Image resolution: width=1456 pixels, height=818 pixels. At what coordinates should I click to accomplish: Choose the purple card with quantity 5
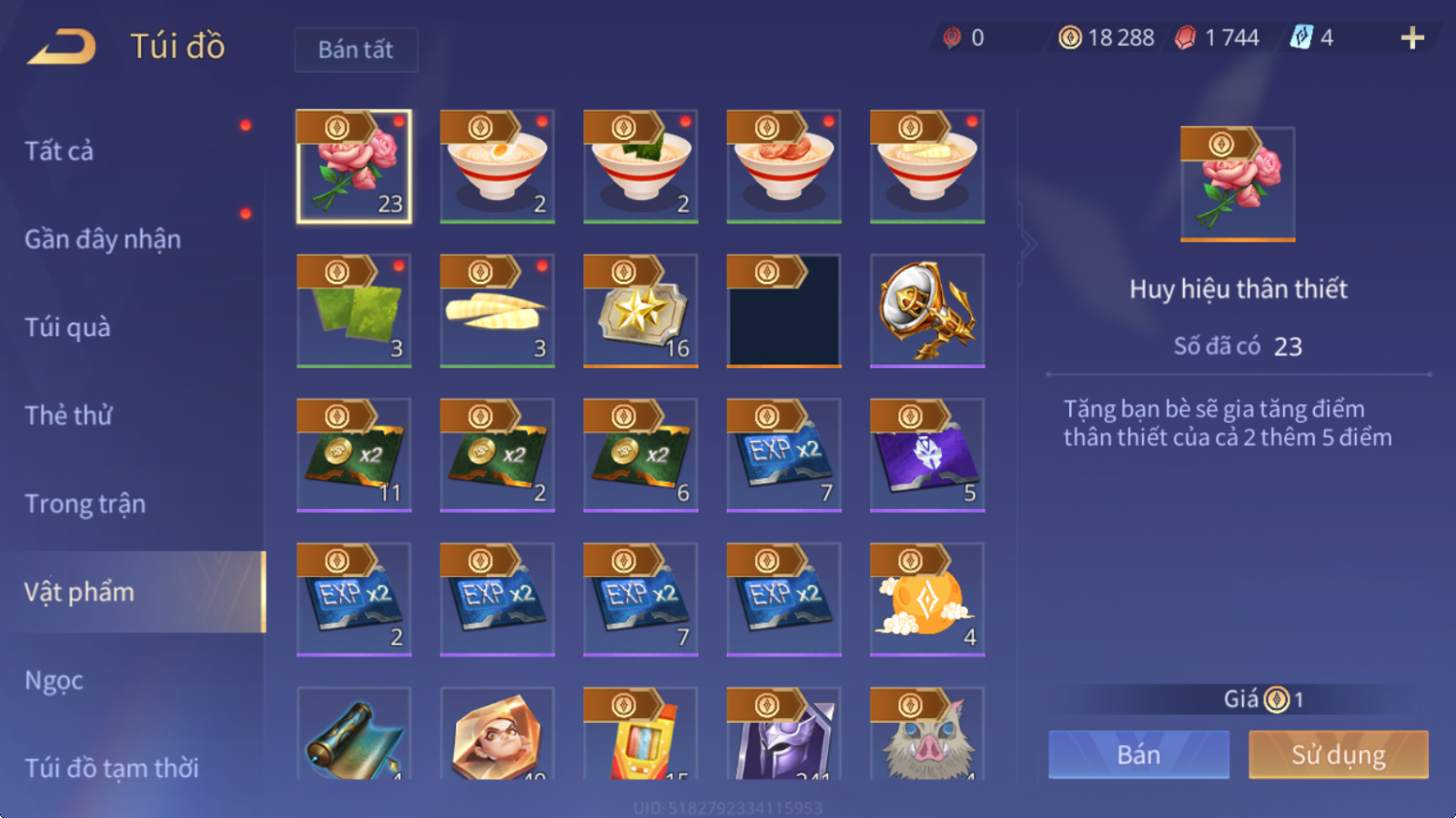click(927, 455)
